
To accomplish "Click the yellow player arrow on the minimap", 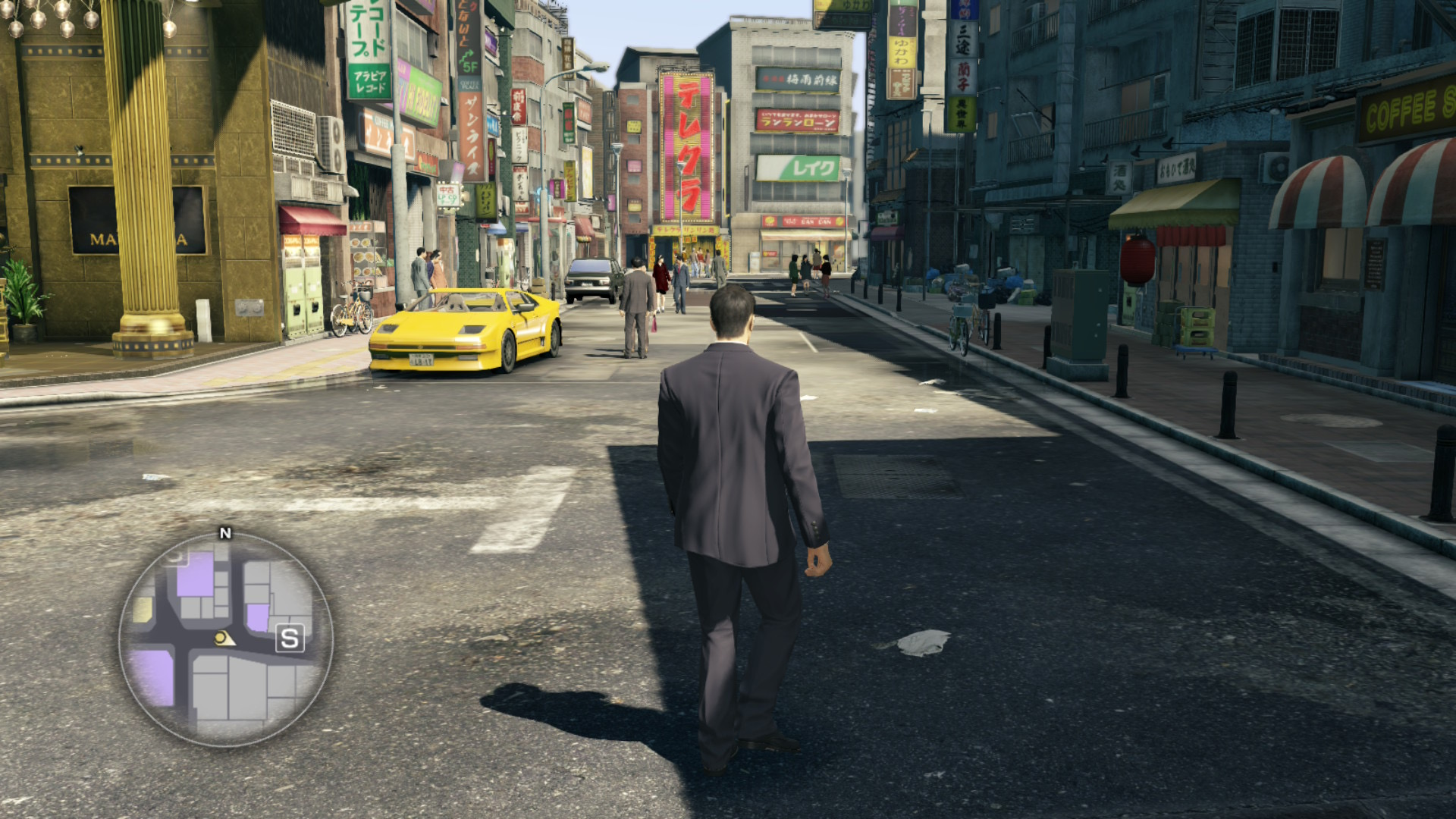I will pyautogui.click(x=223, y=639).
